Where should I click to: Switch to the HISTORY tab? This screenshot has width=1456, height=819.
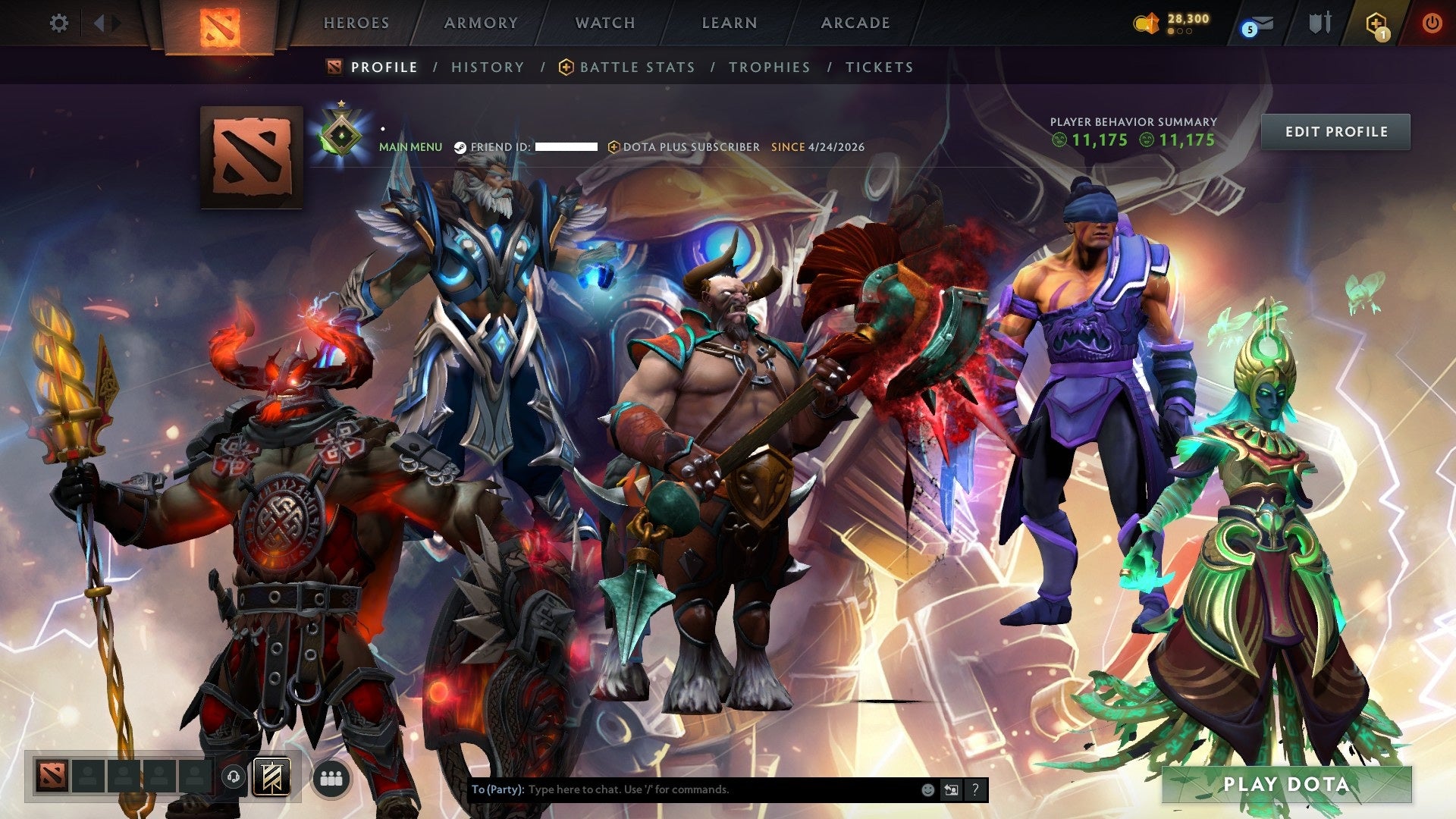487,67
